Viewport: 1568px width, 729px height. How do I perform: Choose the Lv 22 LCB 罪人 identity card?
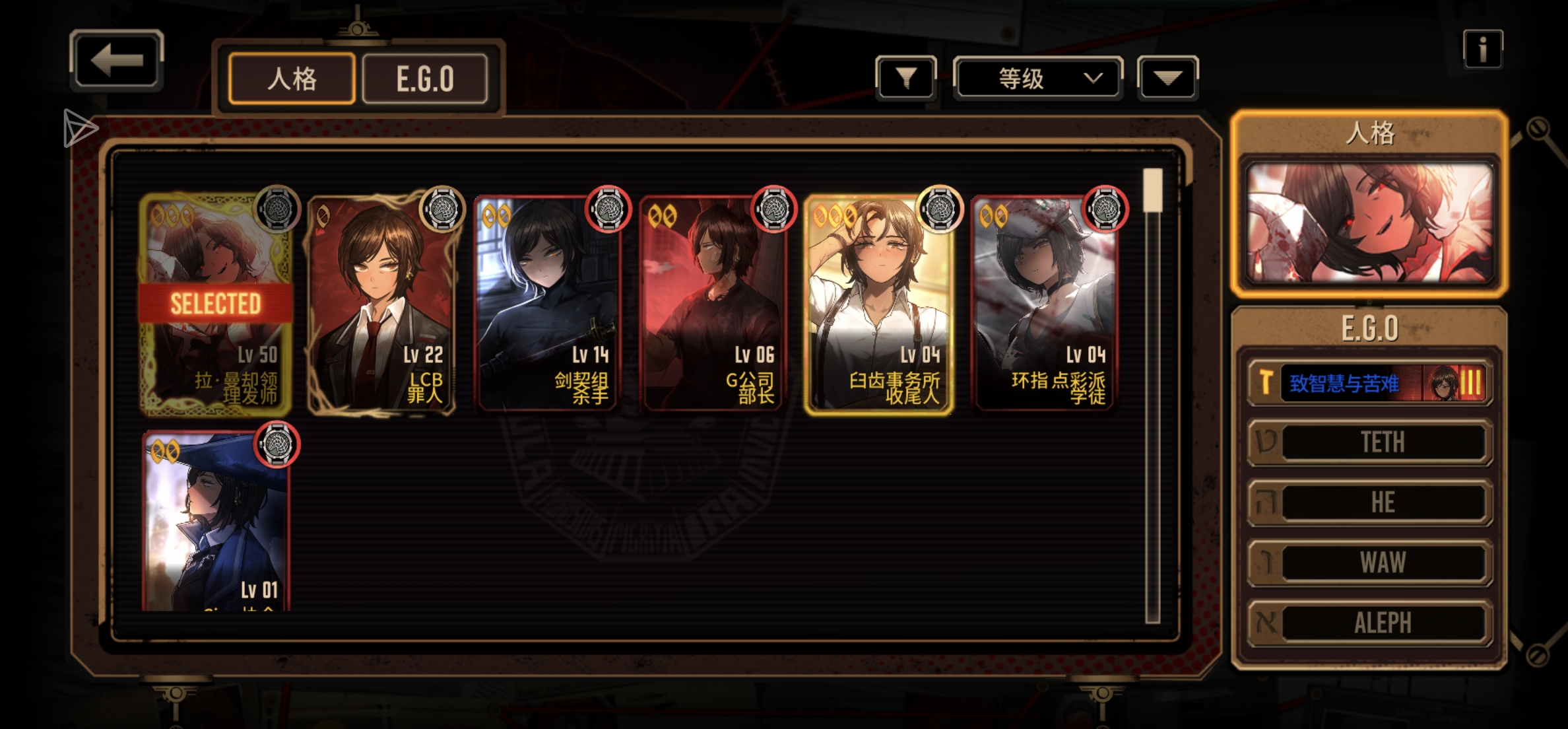tap(381, 304)
